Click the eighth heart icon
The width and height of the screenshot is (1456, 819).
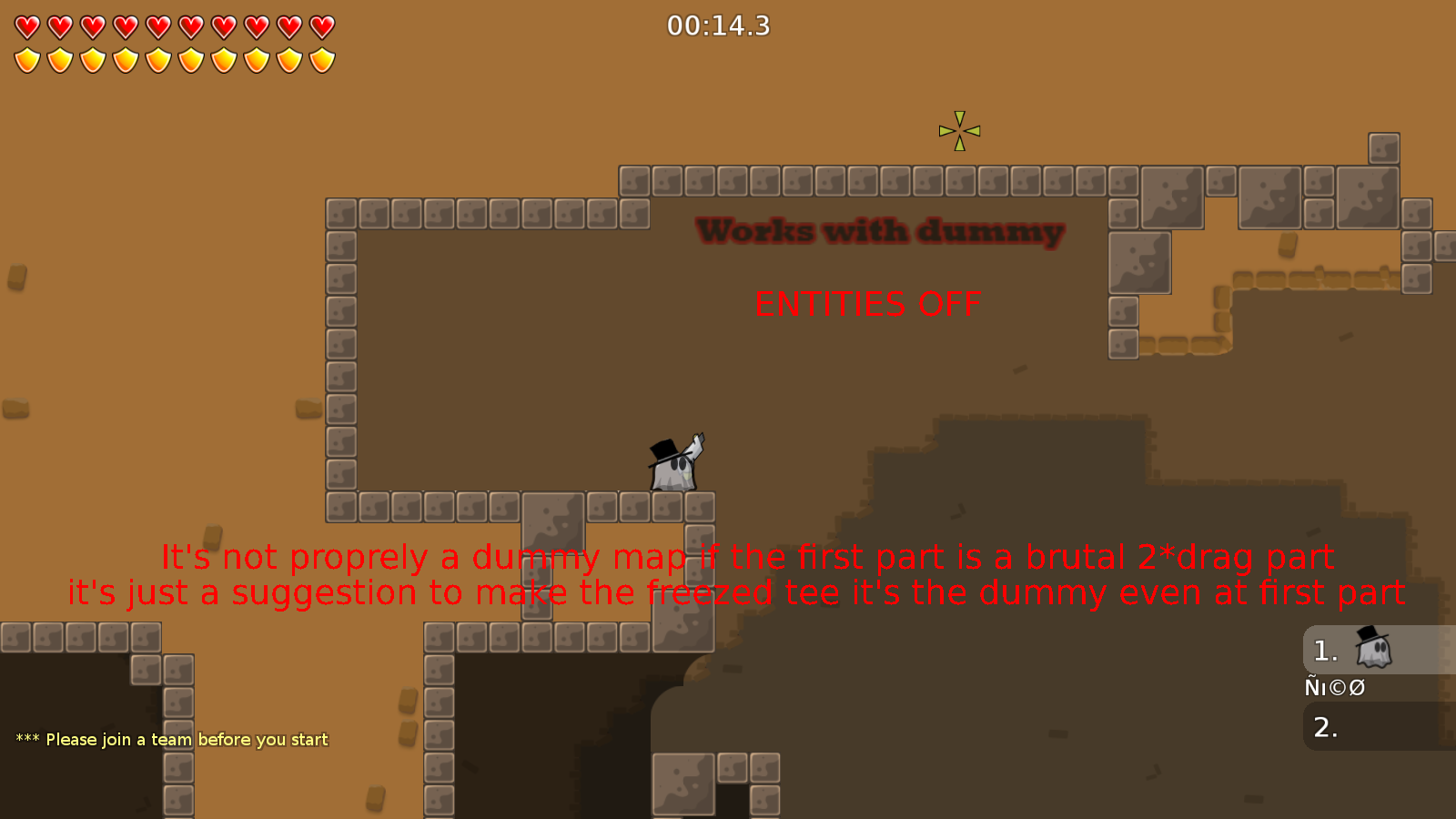click(x=255, y=25)
